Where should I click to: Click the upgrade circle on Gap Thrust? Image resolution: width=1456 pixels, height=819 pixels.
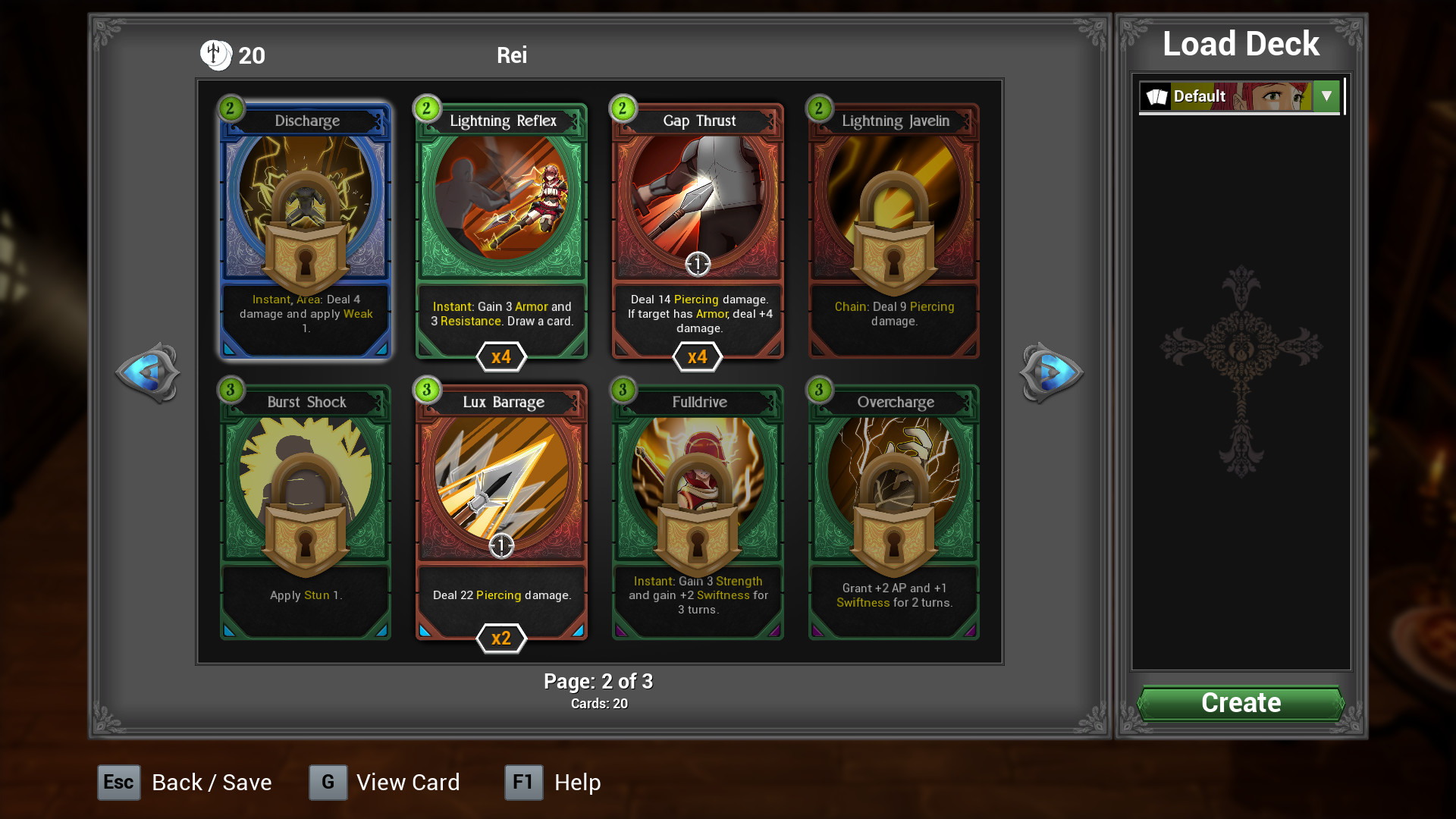697,265
